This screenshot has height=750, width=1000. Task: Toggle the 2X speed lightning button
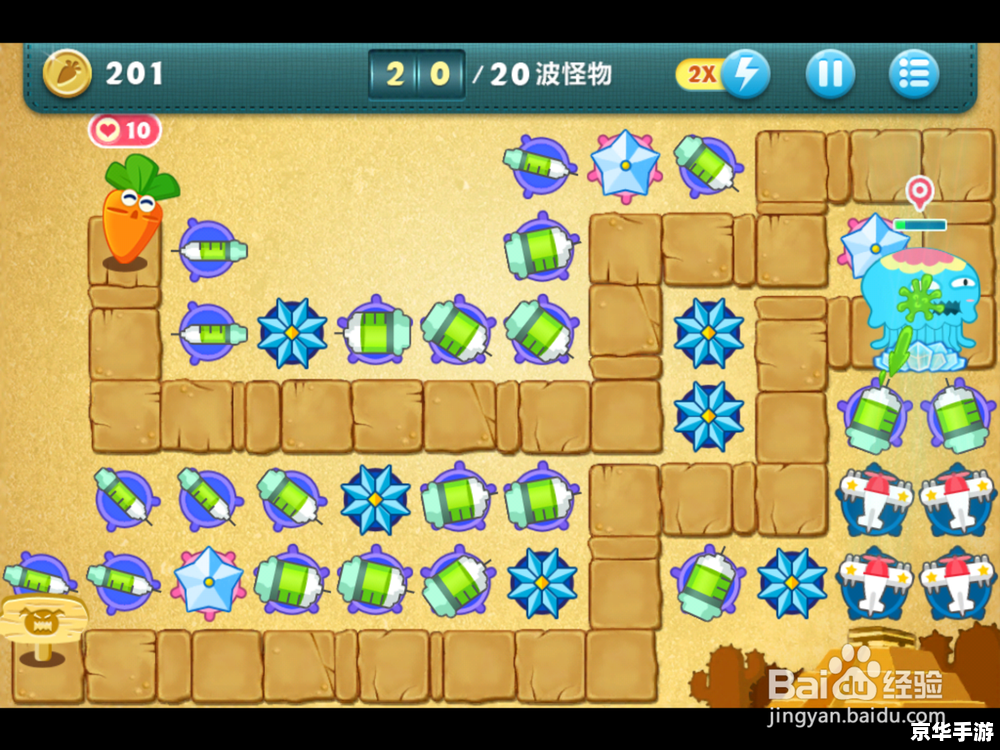point(744,73)
